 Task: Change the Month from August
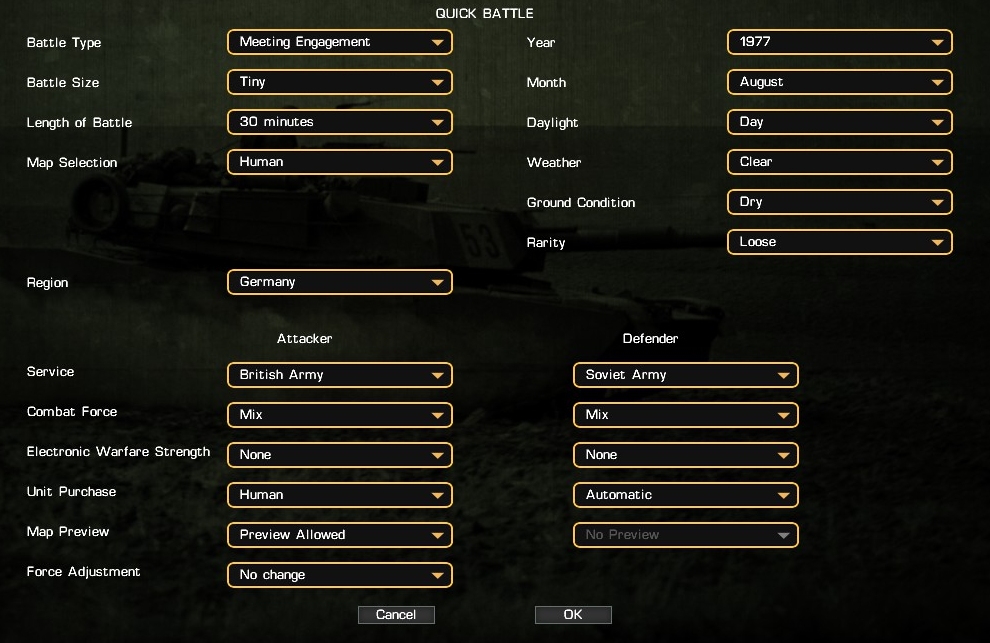(x=840, y=82)
